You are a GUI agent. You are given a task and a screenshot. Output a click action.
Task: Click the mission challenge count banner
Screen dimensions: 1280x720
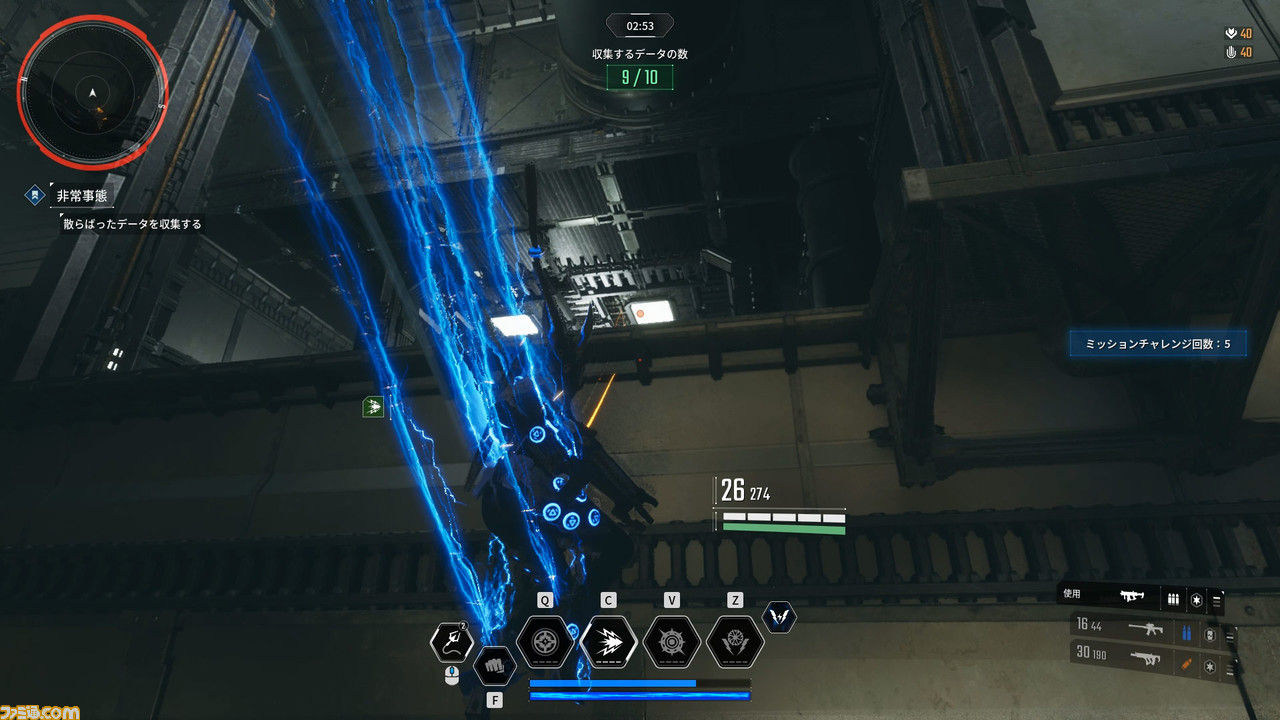pos(1157,344)
